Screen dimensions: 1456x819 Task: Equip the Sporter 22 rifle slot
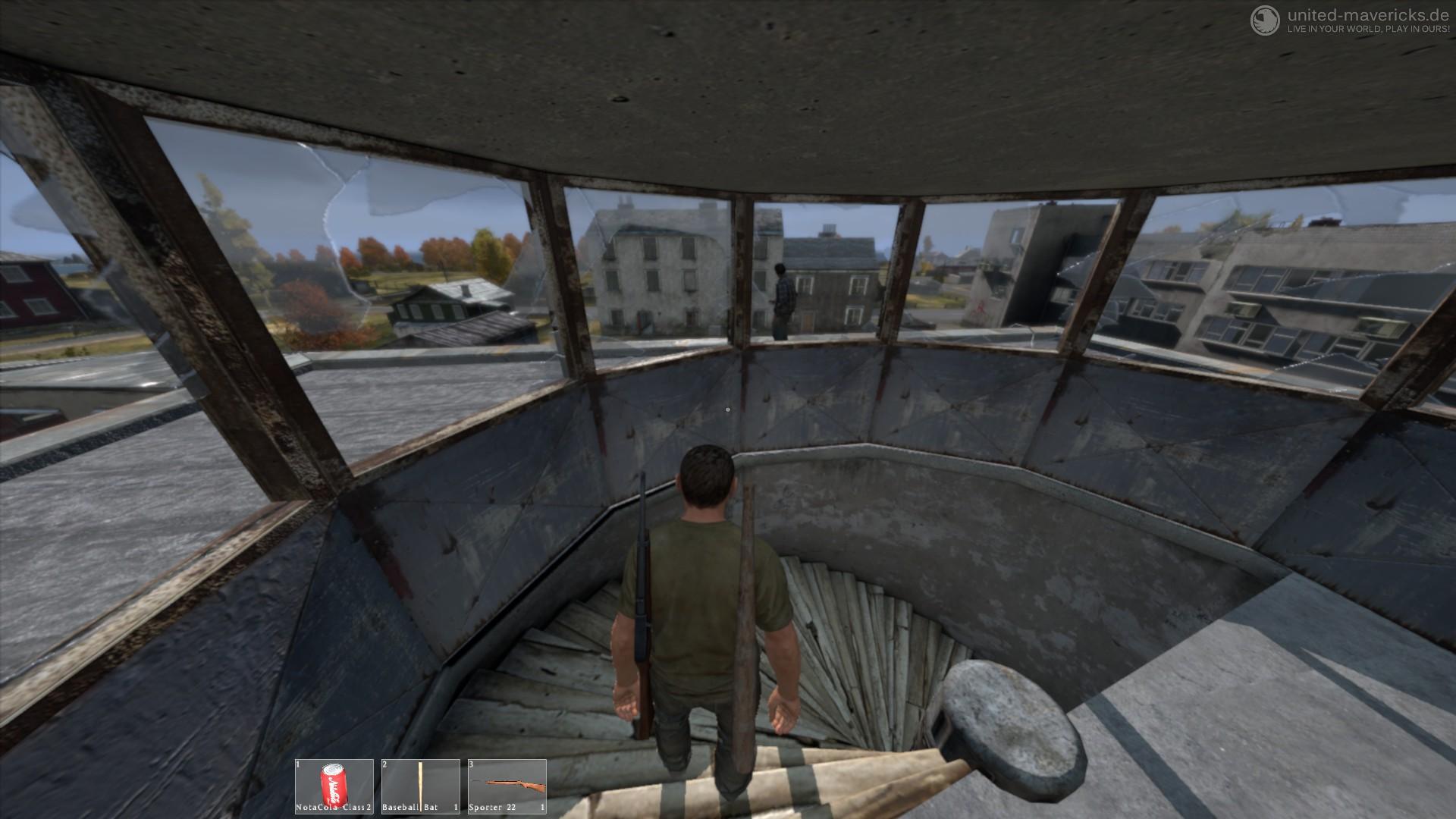coord(507,786)
